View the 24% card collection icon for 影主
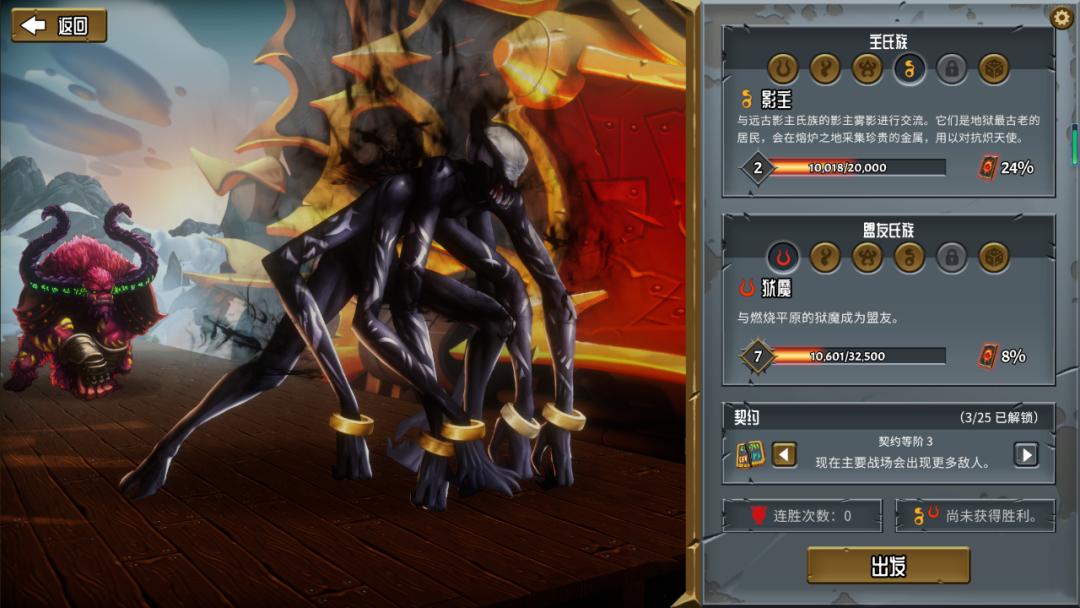 point(987,167)
